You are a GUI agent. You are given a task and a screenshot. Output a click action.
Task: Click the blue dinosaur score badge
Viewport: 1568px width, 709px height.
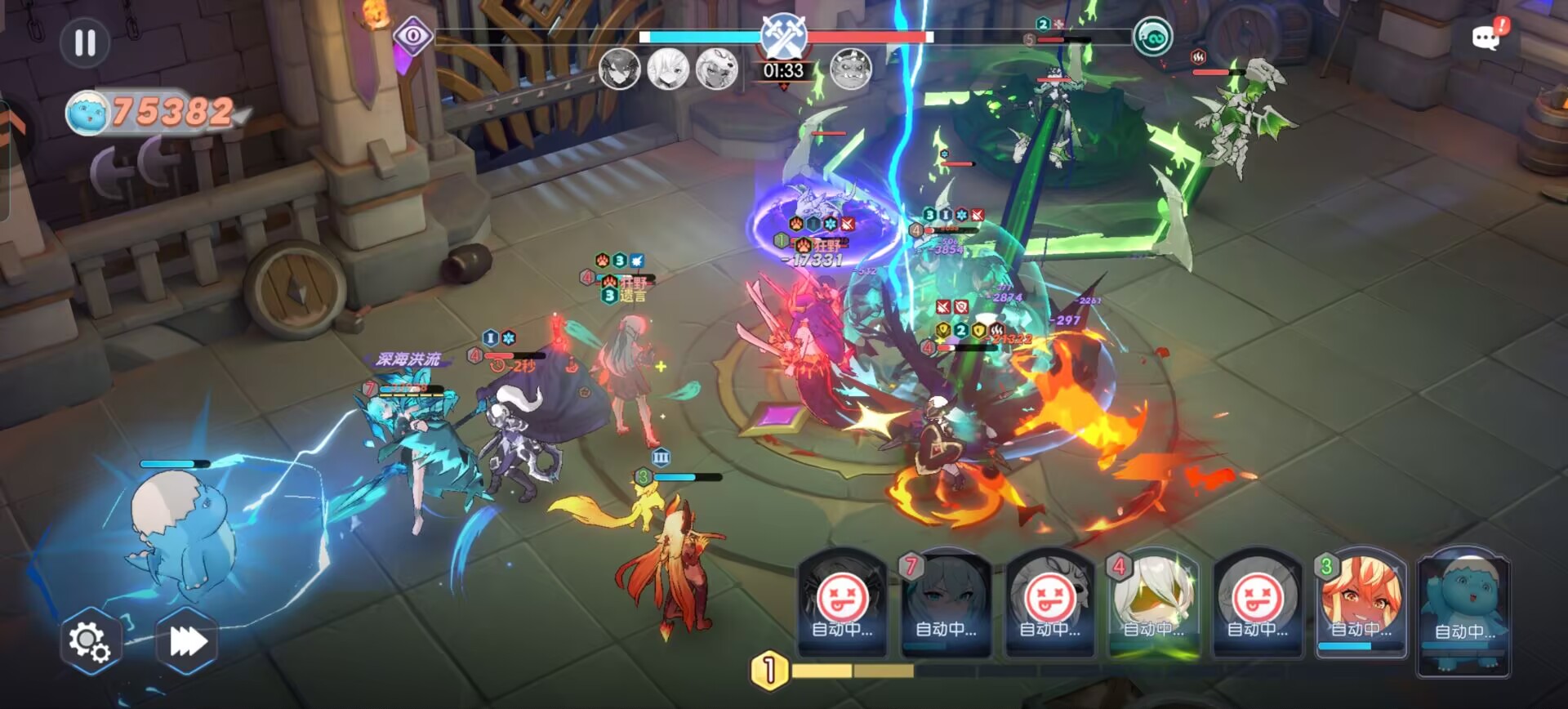88,112
